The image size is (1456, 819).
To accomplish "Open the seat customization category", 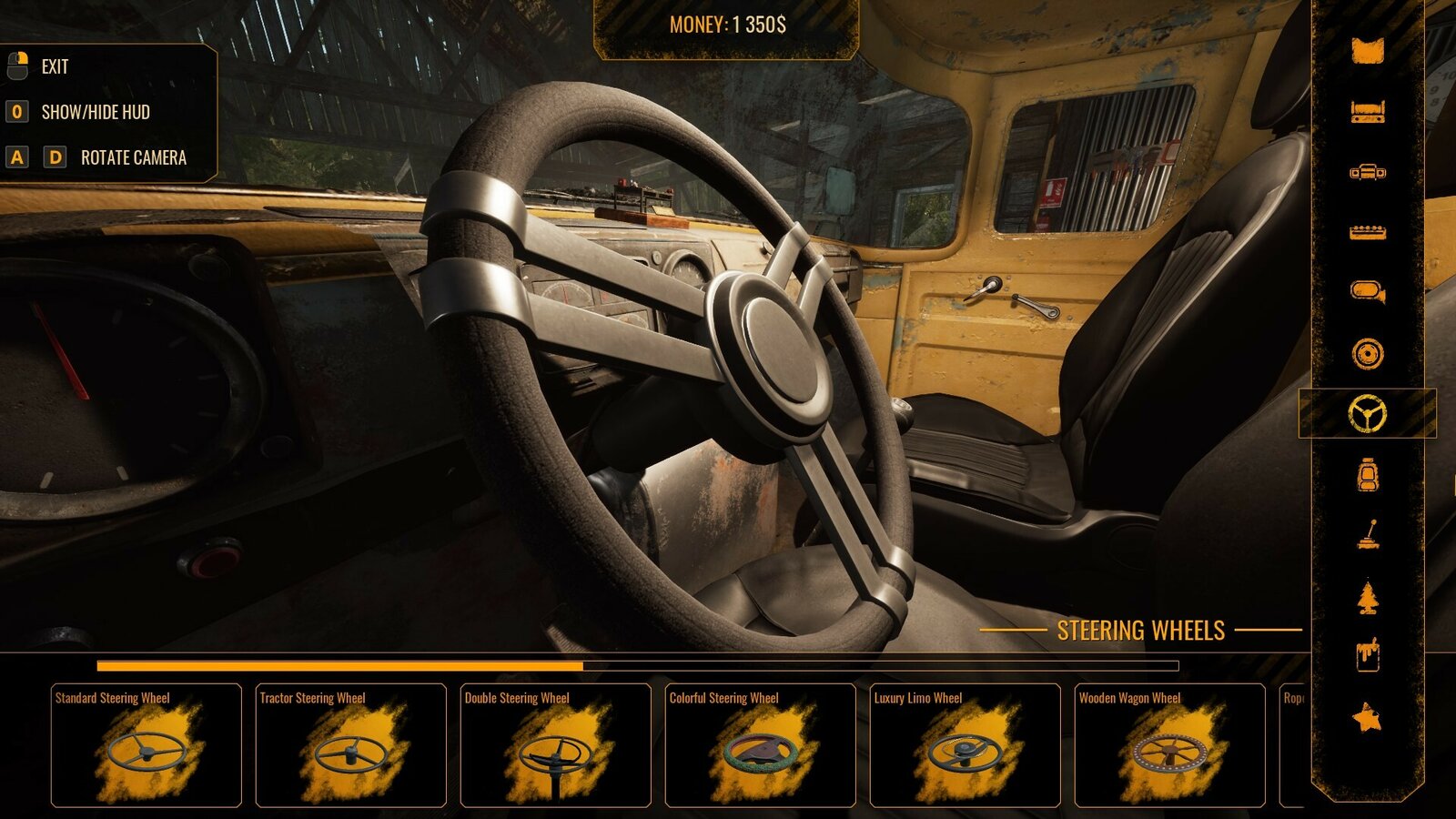I will coord(1367,475).
